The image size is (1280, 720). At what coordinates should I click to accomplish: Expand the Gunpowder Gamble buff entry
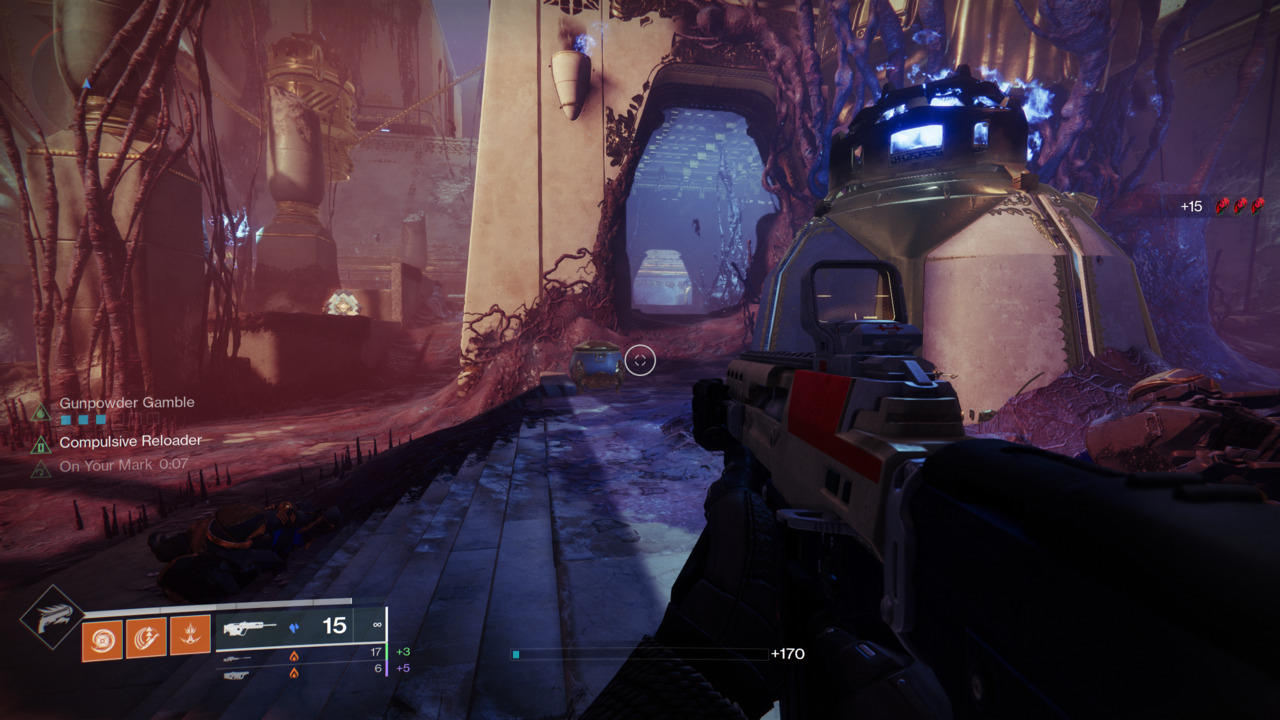click(127, 403)
